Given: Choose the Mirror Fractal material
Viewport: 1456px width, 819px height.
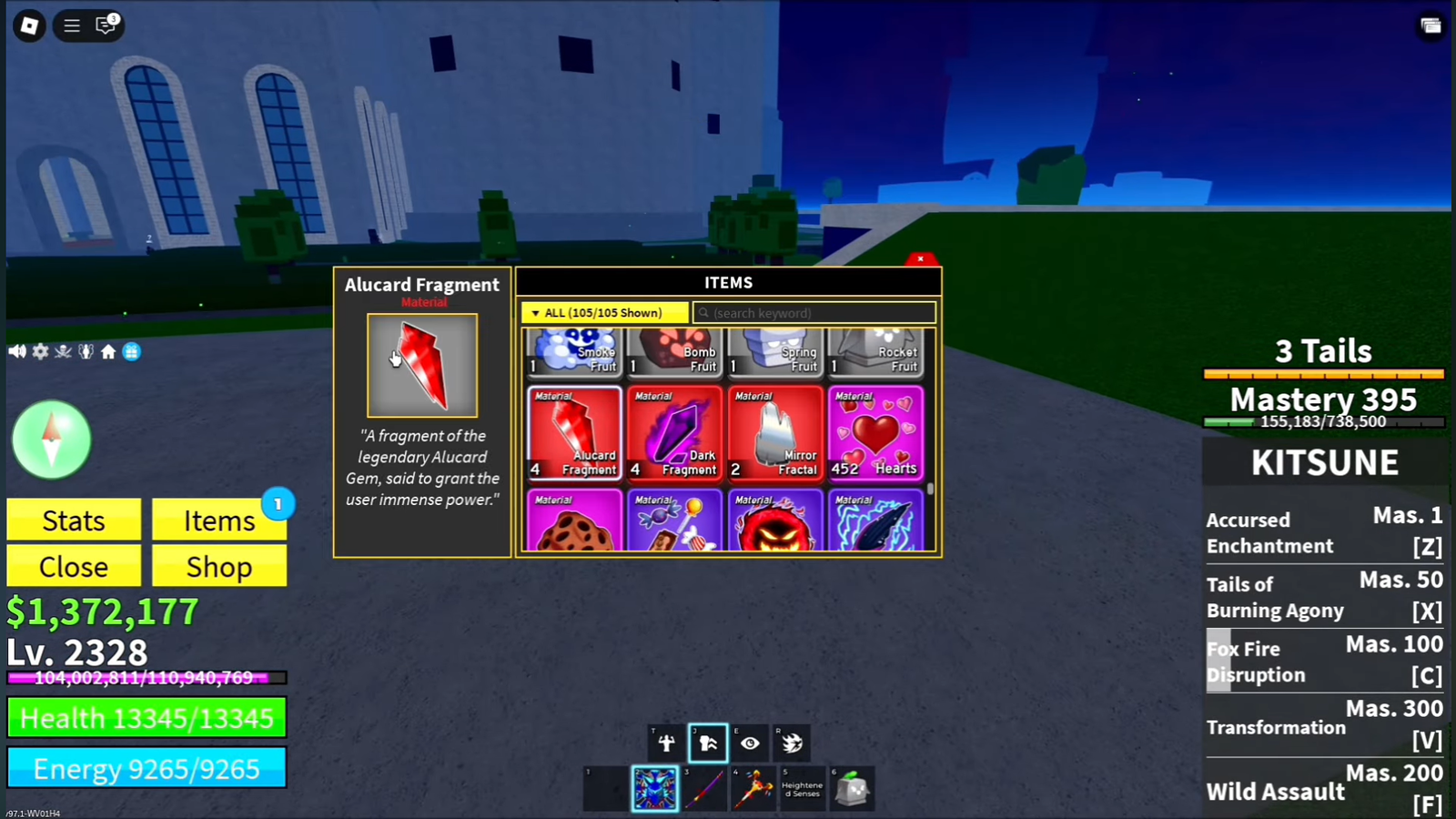Looking at the screenshot, I should [x=774, y=433].
